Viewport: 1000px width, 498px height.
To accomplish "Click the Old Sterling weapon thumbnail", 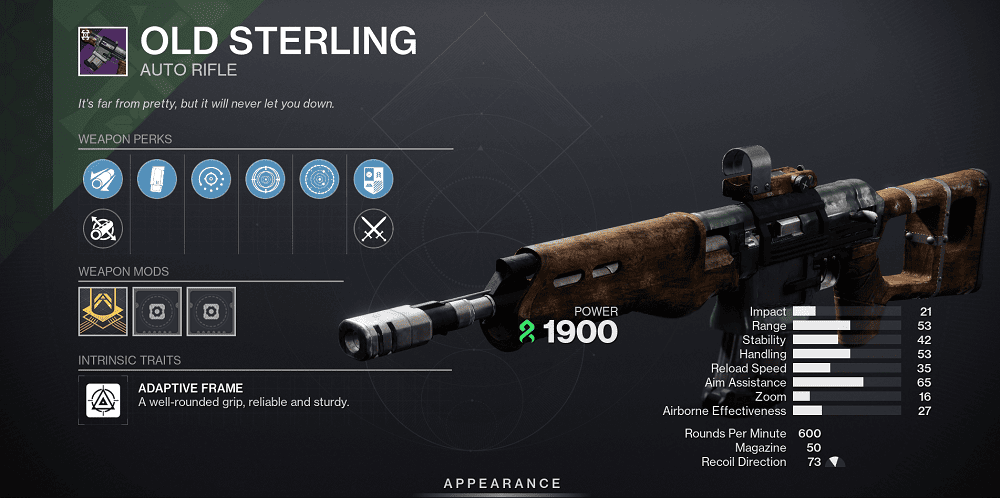I will [103, 50].
